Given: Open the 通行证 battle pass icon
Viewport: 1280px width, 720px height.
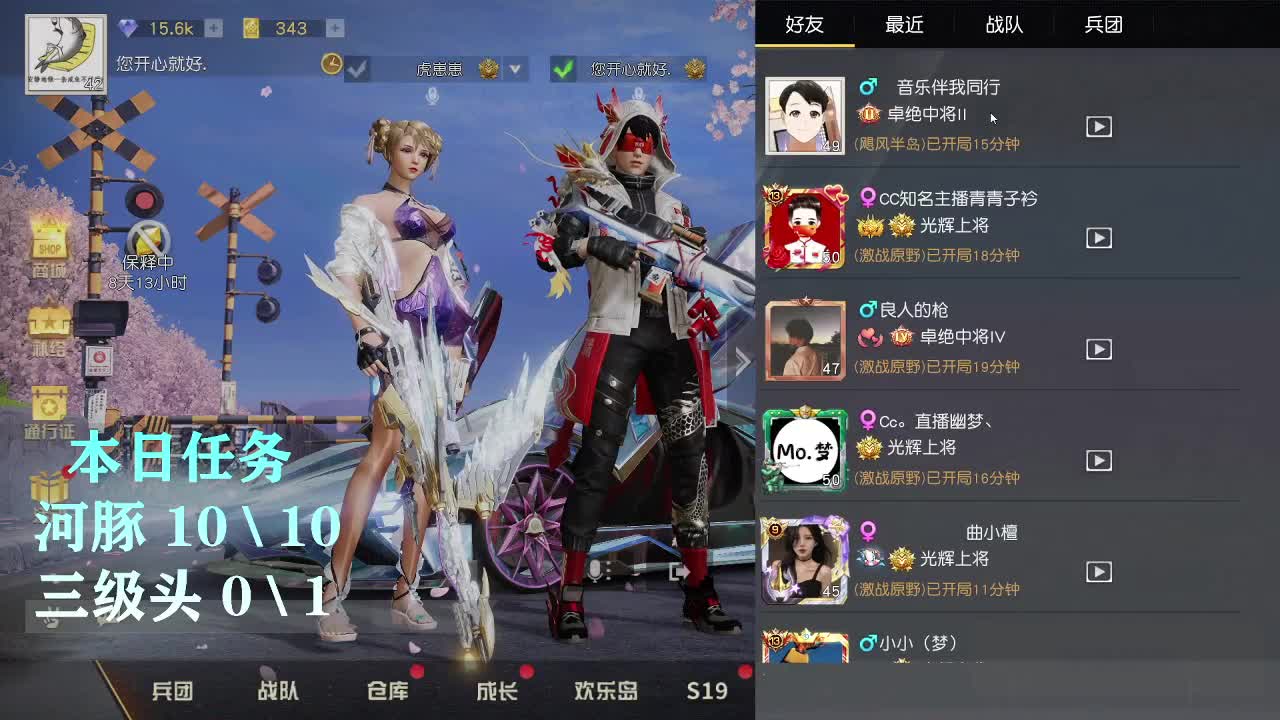Looking at the screenshot, I should point(47,400).
